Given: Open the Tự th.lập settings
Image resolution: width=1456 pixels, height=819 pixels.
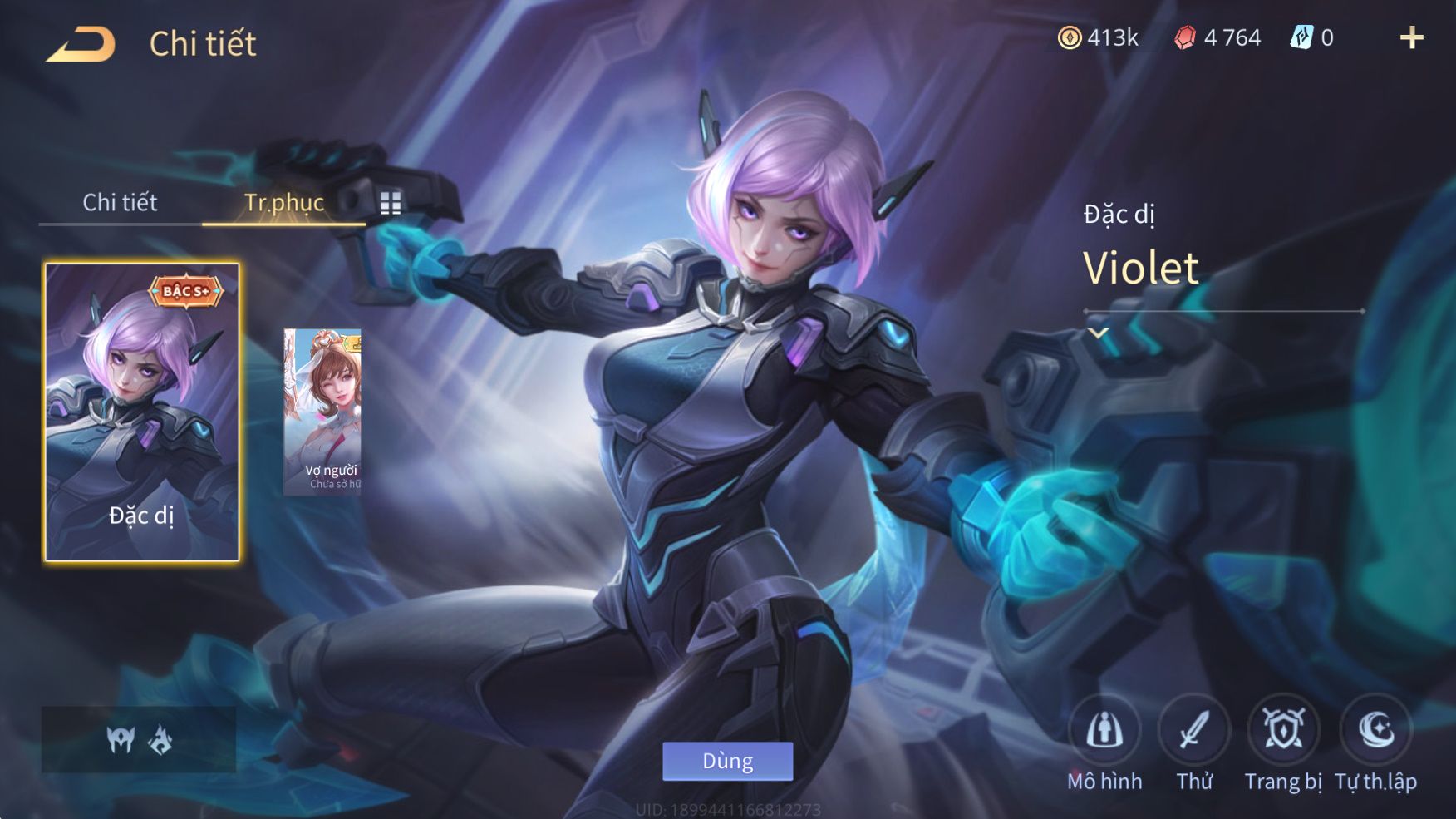Looking at the screenshot, I should [x=1375, y=732].
